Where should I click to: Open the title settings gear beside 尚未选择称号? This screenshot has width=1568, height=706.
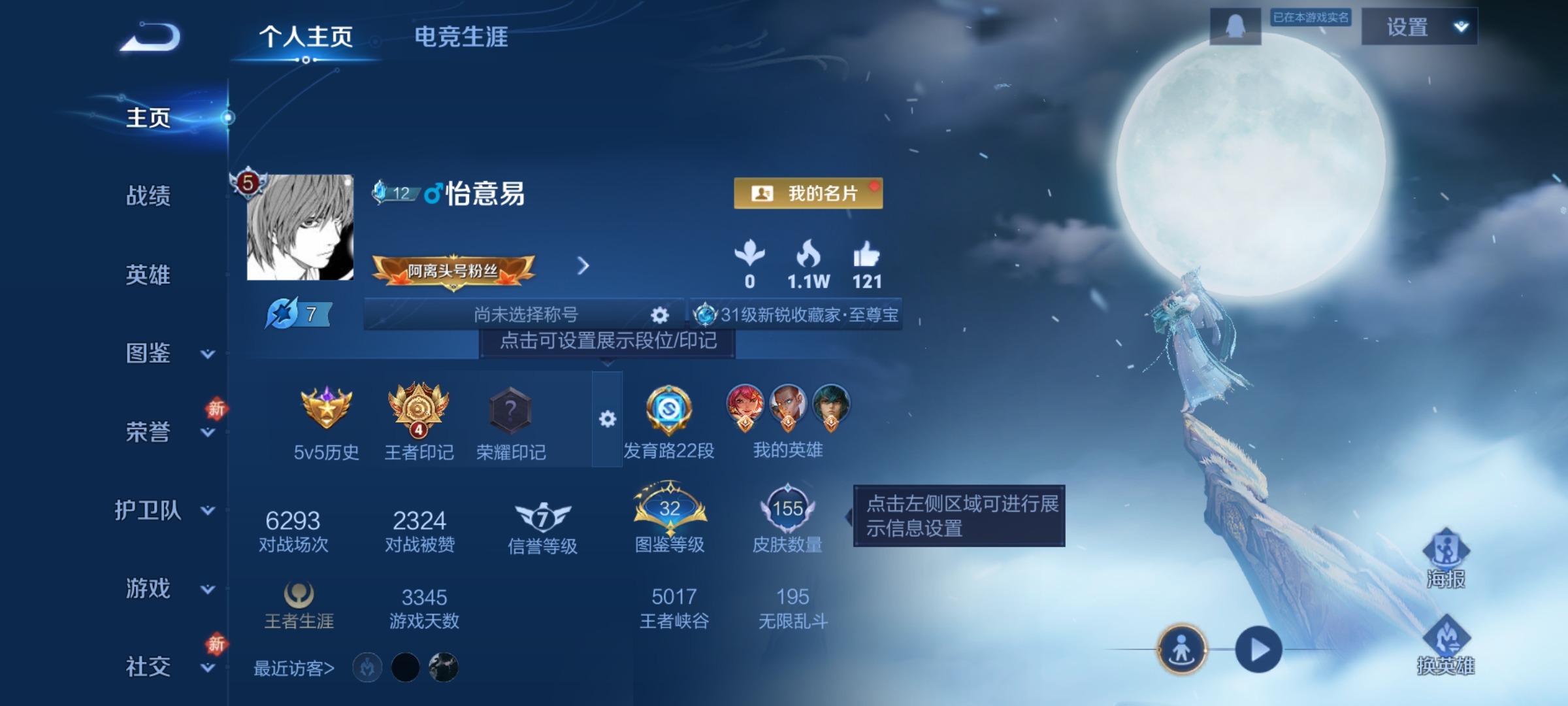pyautogui.click(x=659, y=314)
